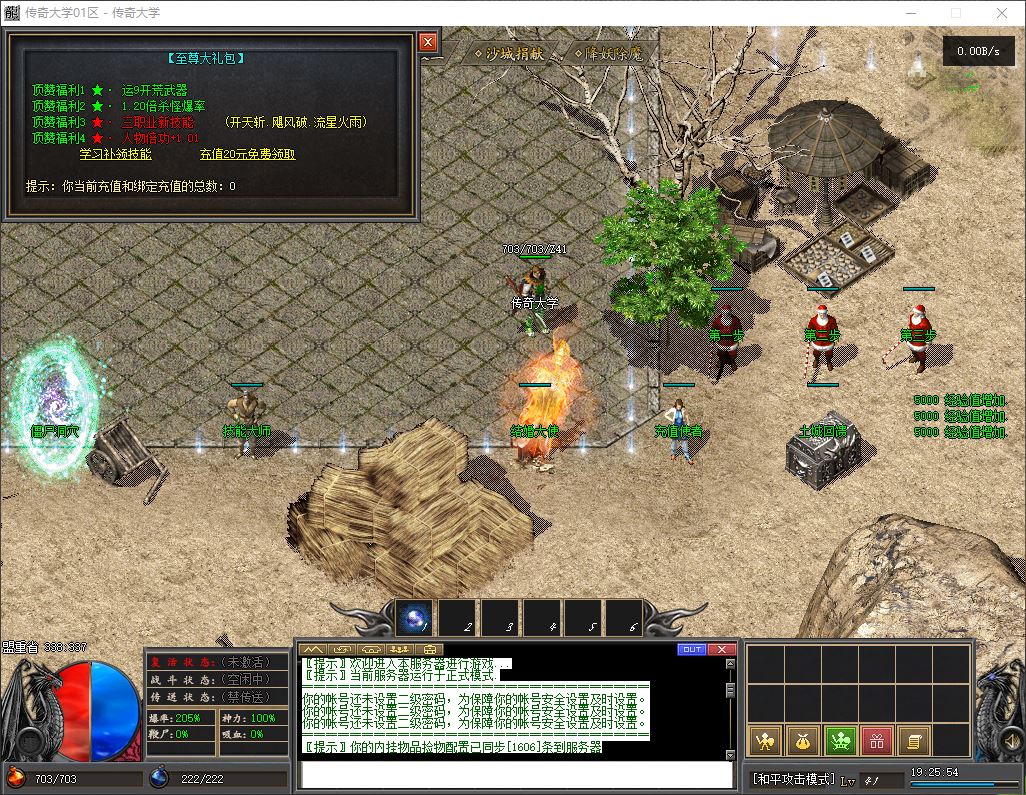Image resolution: width=1026 pixels, height=795 pixels.
Task: Open the 沙城捐献 button
Action: pyautogui.click(x=510, y=53)
